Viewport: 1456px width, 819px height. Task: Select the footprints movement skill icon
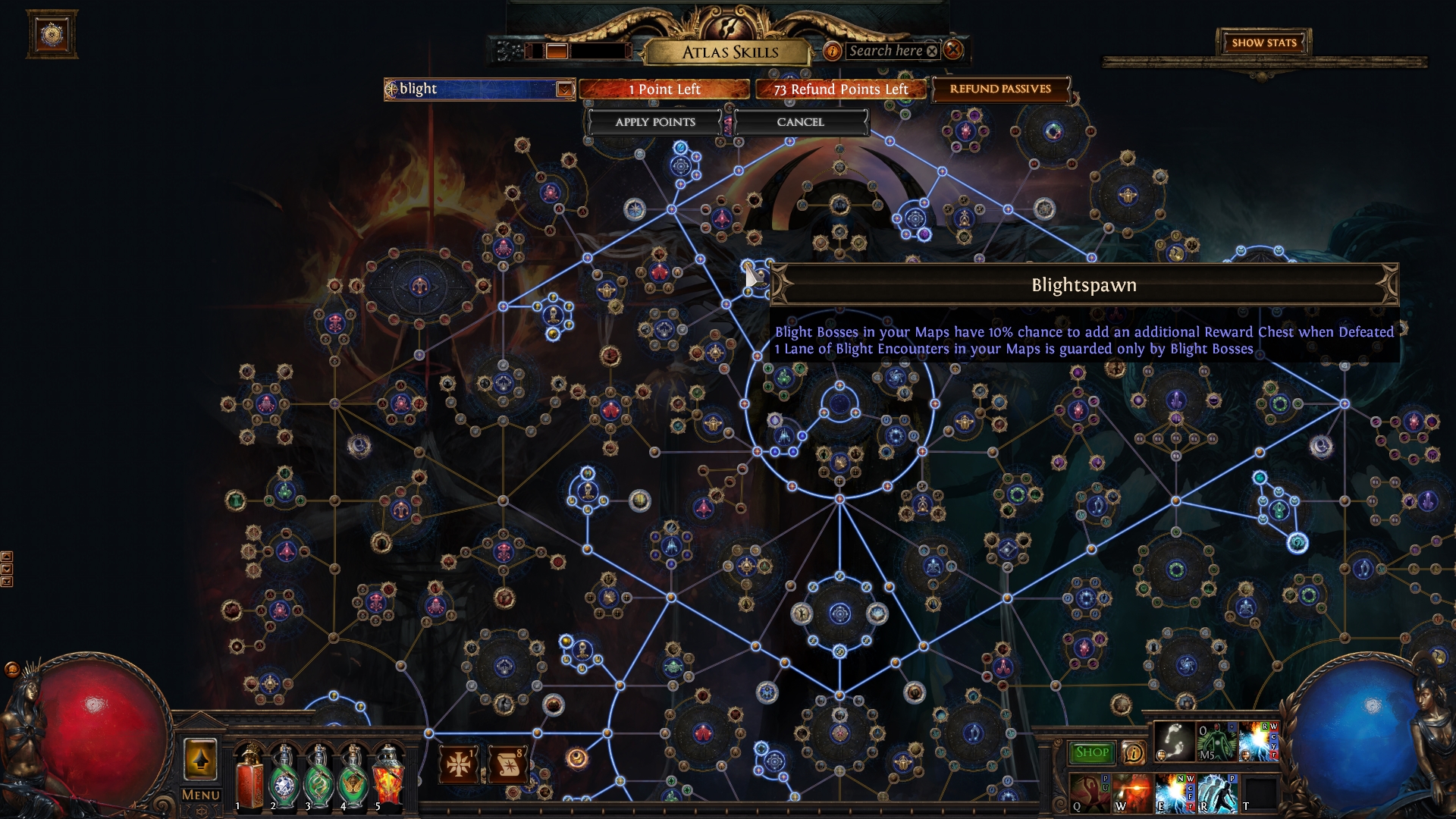coord(1174,741)
